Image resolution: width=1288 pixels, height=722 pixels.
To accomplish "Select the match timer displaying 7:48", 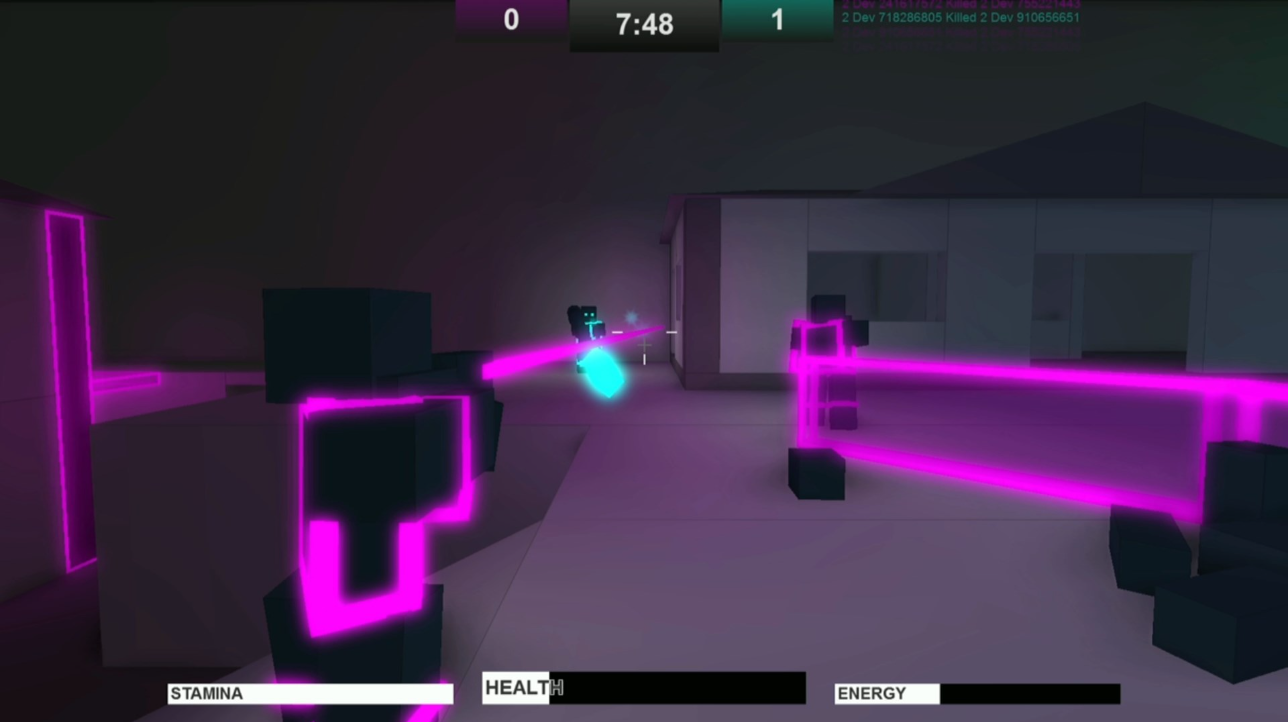I will (644, 24).
